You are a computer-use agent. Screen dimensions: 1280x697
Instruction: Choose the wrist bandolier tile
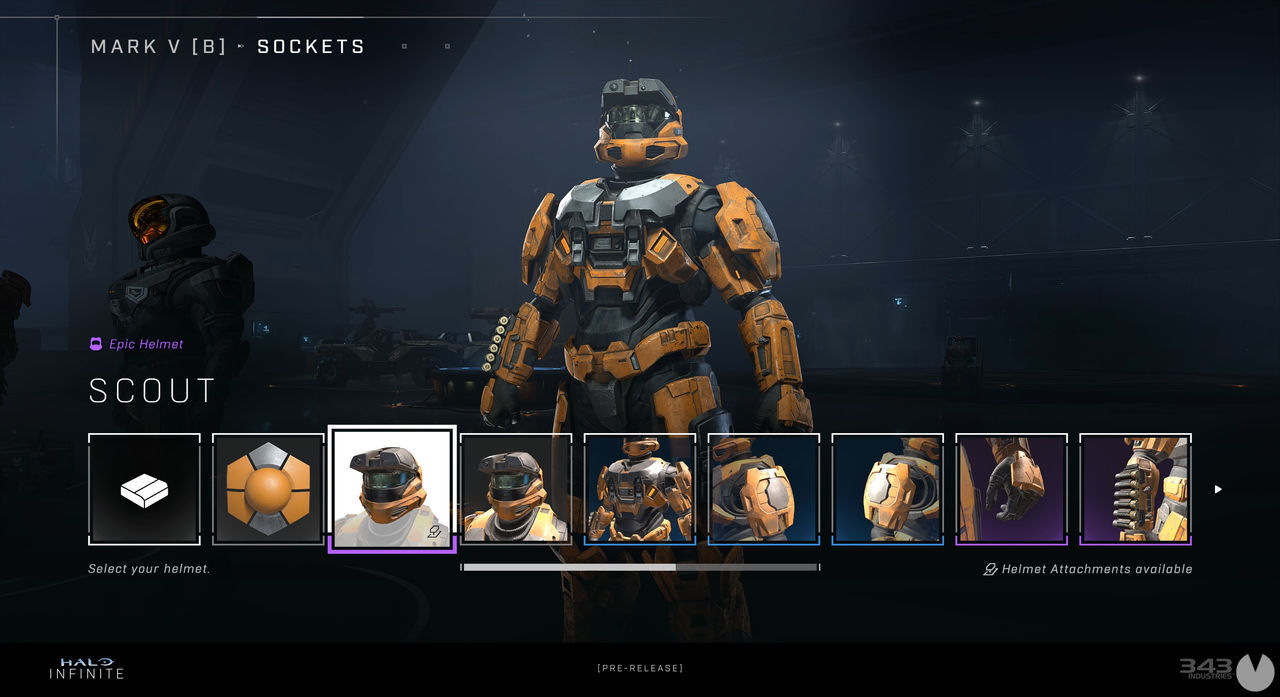pos(1136,489)
